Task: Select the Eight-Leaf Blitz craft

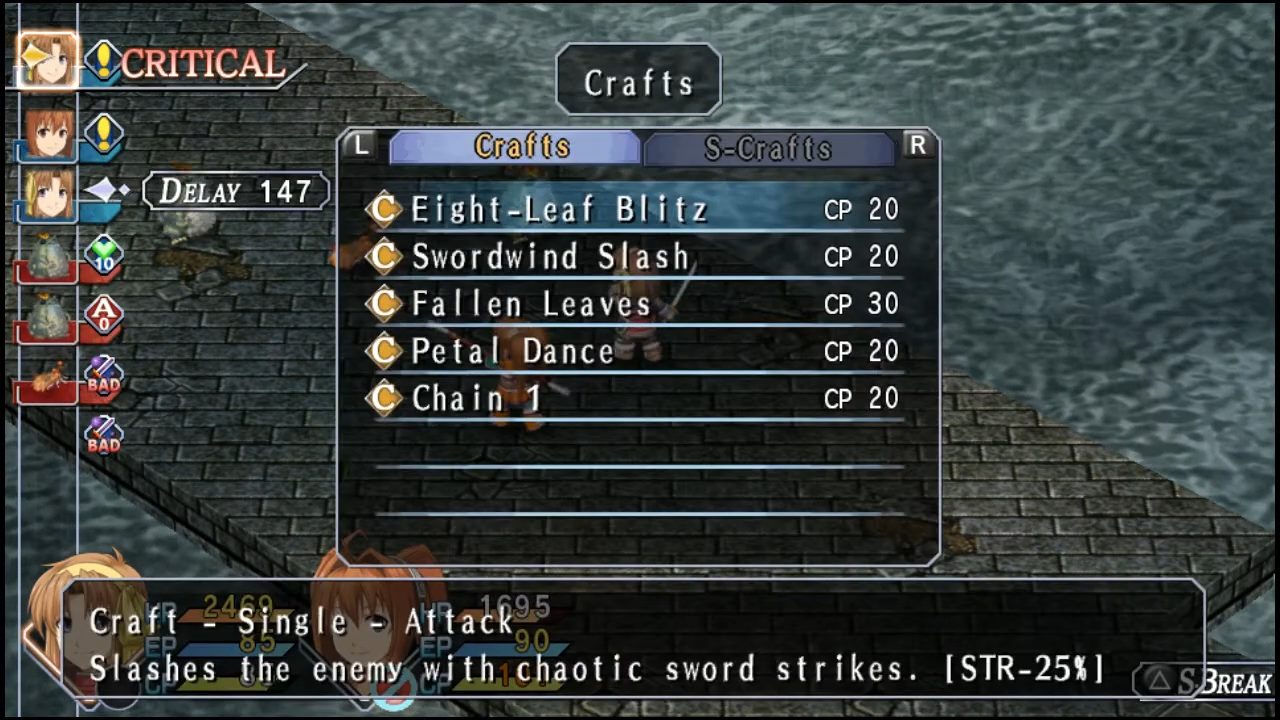Action: tap(560, 210)
